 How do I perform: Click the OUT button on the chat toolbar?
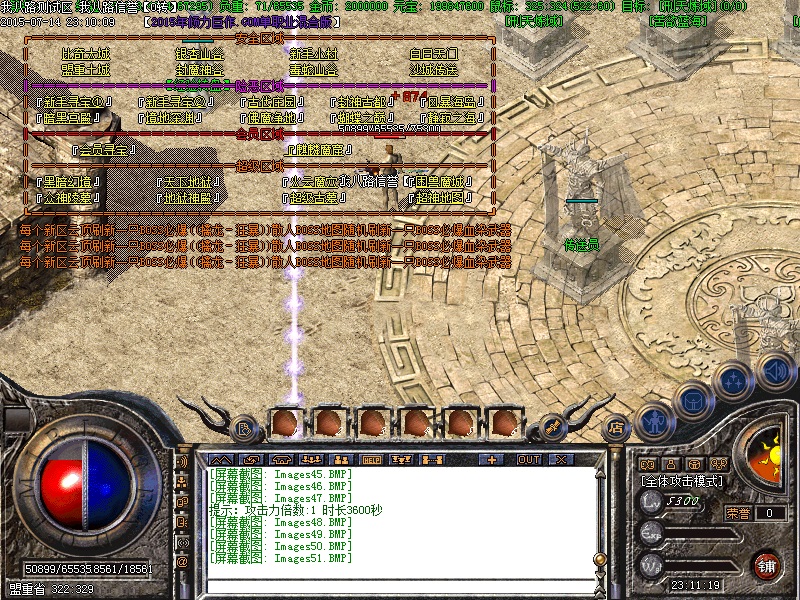(528, 459)
